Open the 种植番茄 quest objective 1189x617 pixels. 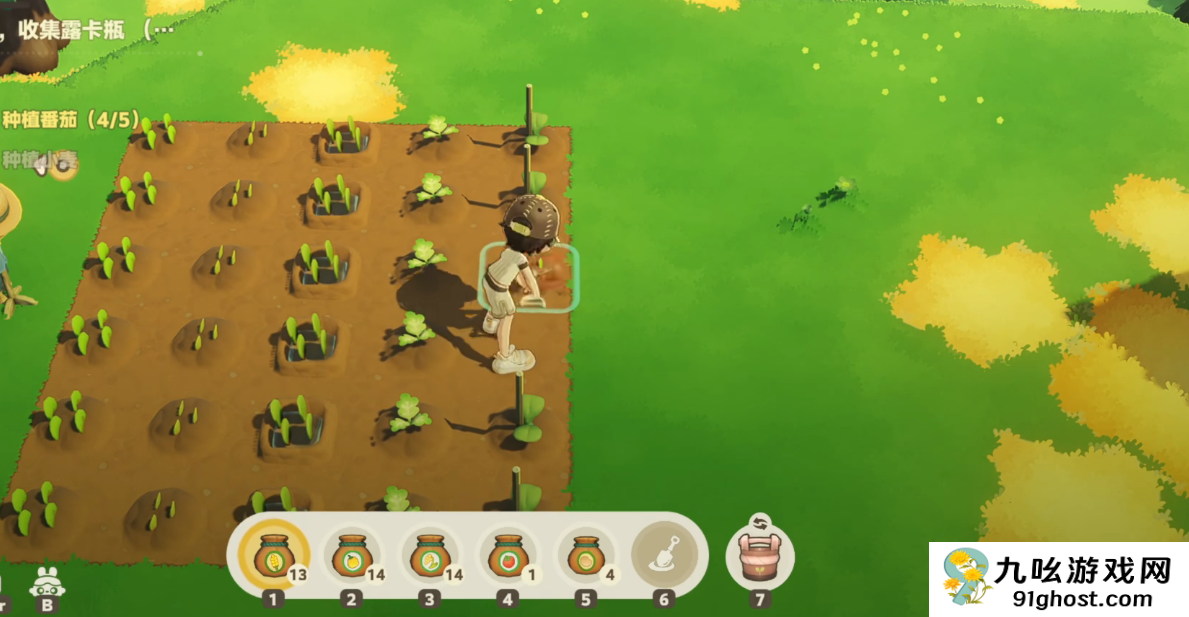(70, 120)
